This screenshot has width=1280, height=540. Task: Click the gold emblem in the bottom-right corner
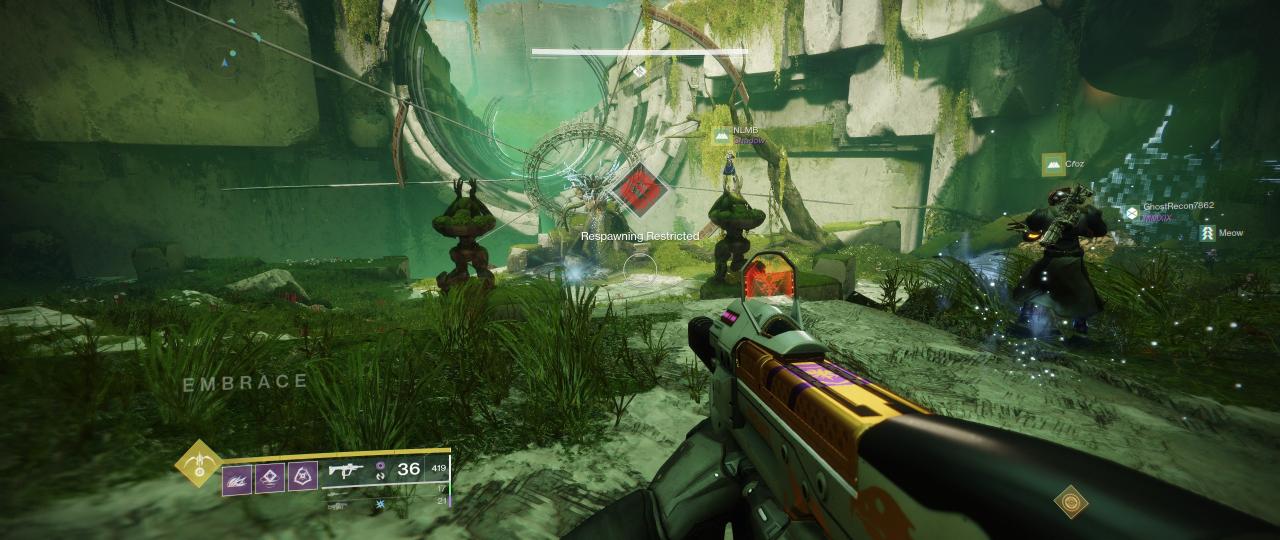click(1070, 501)
